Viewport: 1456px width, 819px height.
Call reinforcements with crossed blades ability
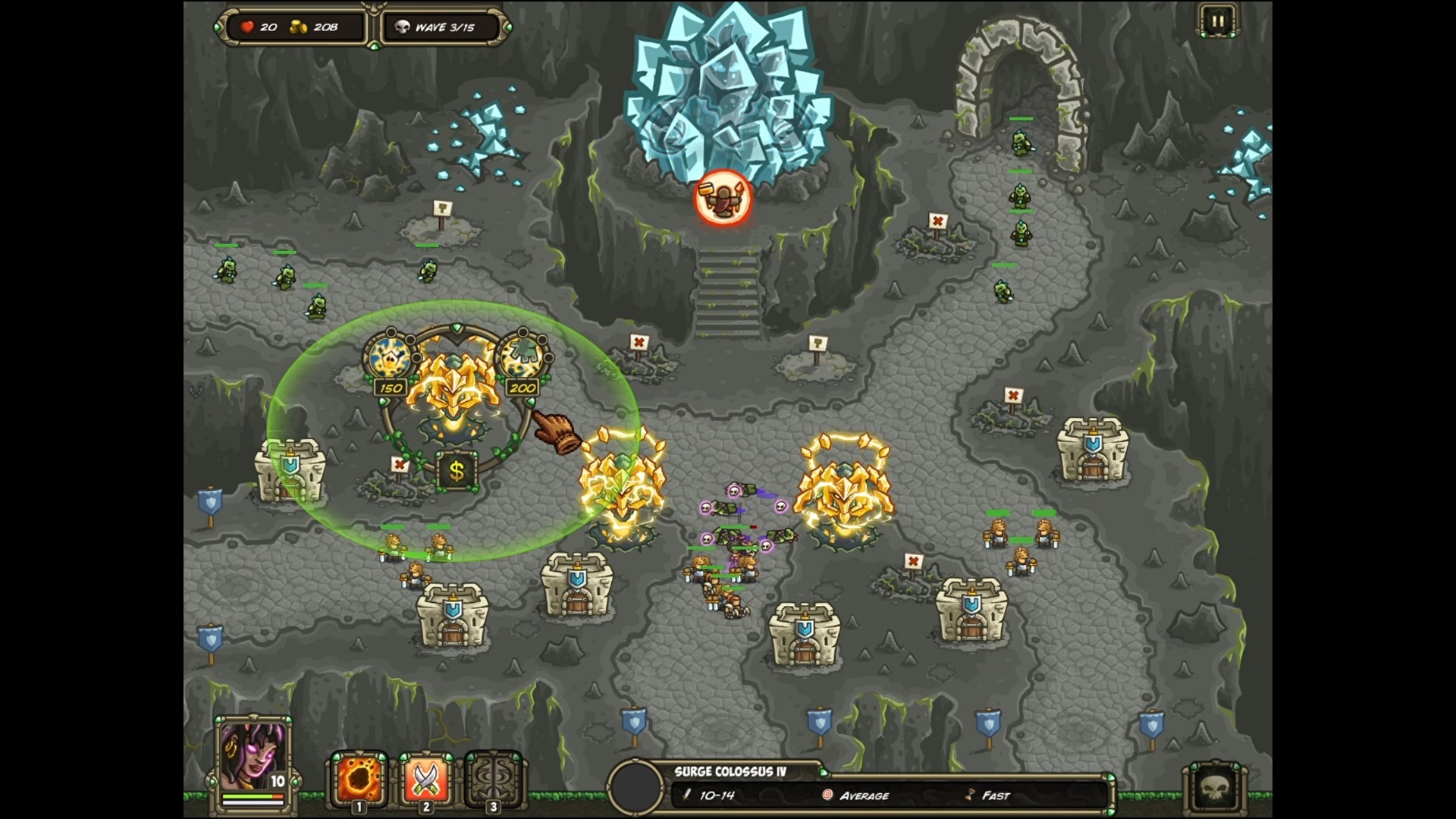pos(425,780)
